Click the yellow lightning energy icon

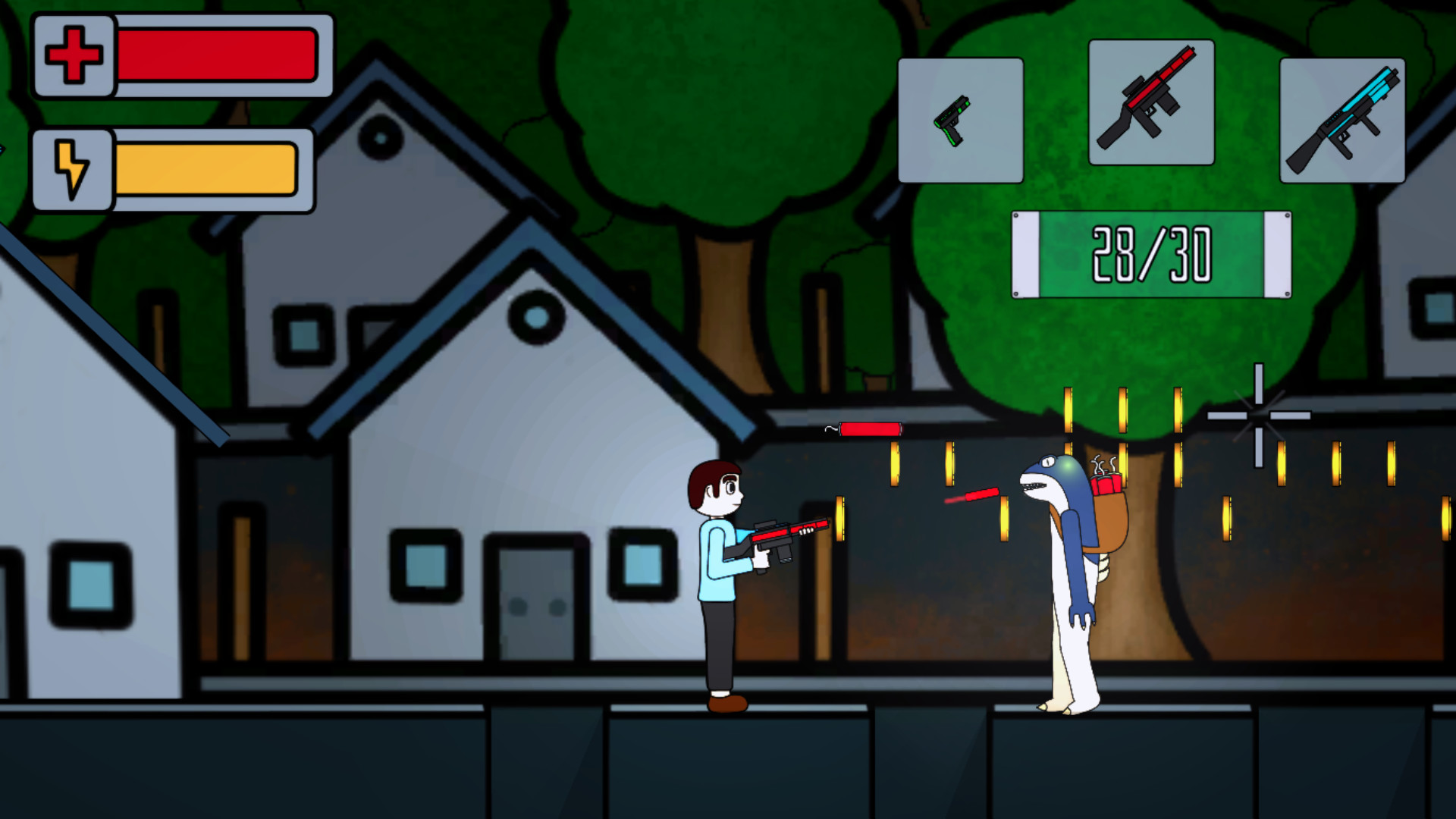pos(72,168)
